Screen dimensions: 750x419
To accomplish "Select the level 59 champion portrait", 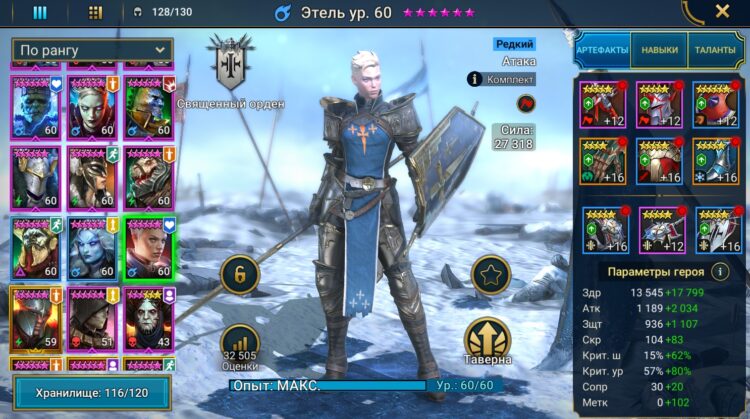I will [x=35, y=318].
